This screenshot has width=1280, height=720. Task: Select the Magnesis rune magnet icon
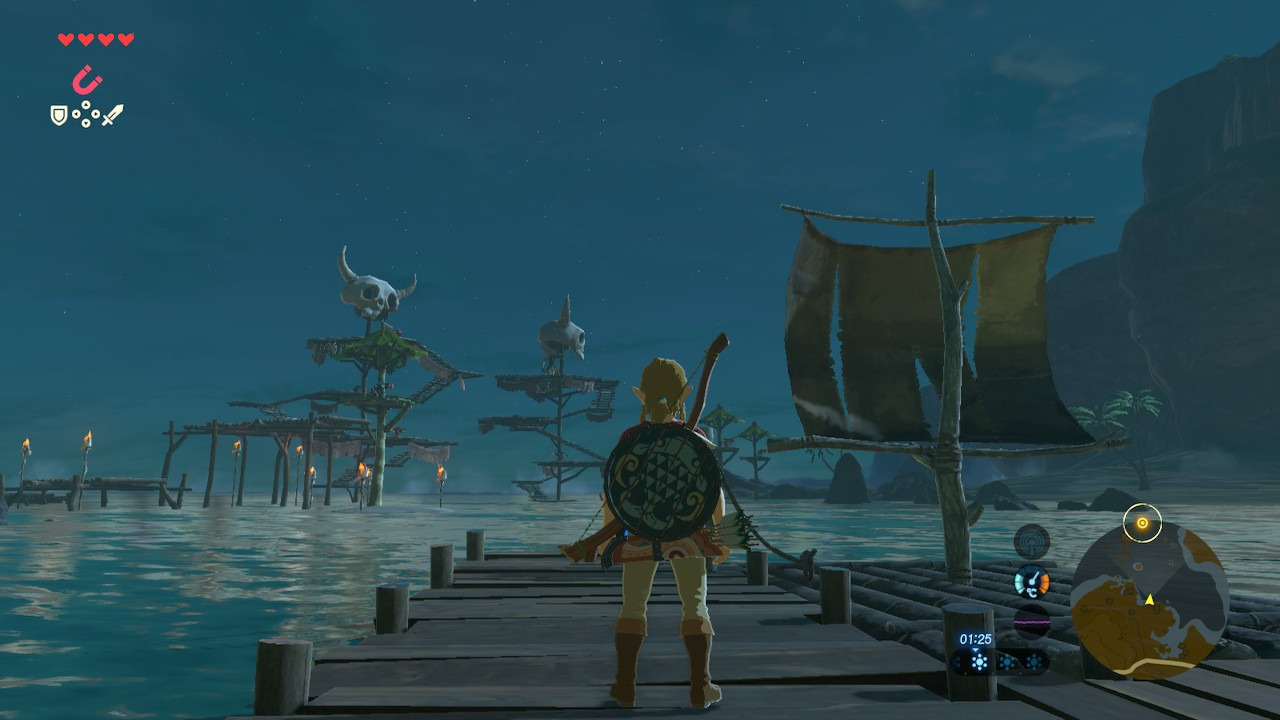coord(88,79)
